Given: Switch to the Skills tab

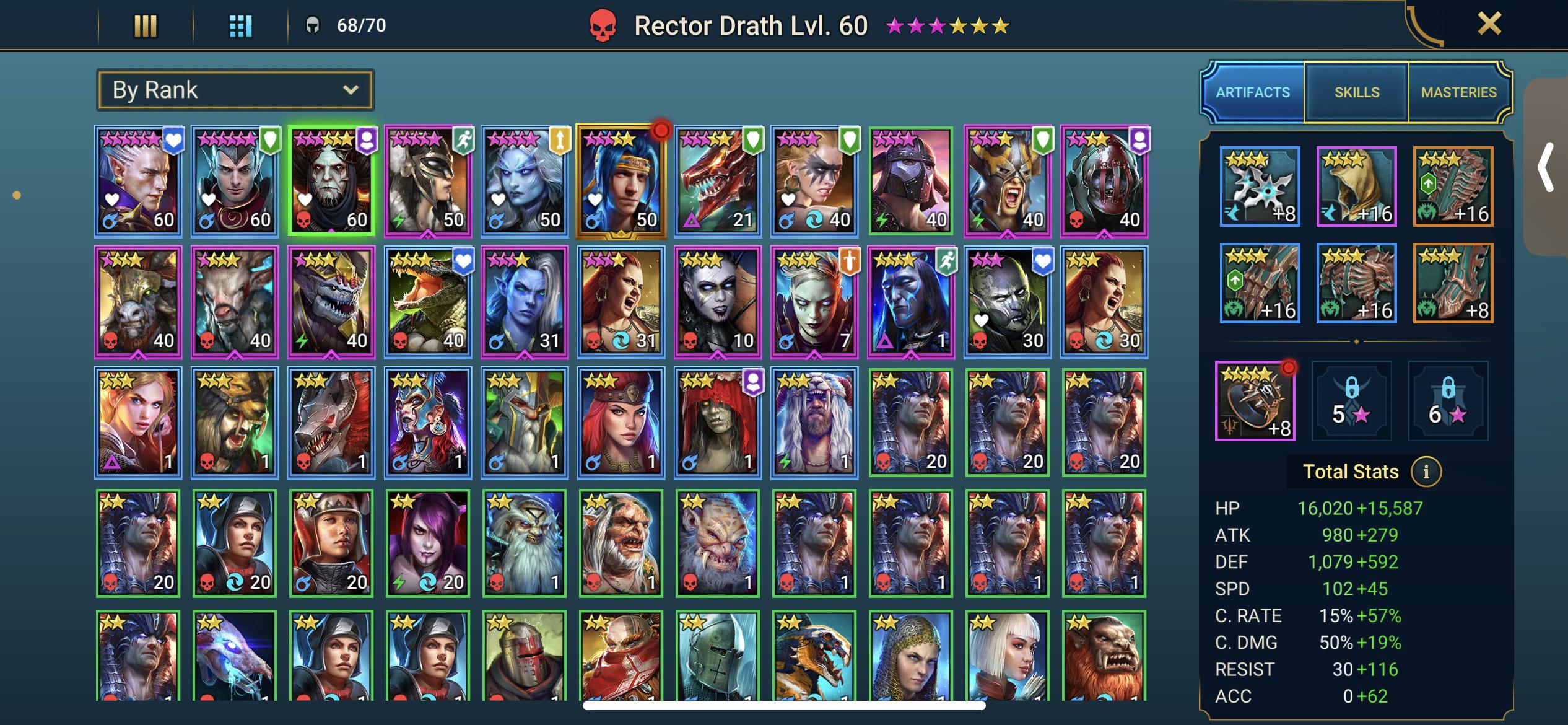Looking at the screenshot, I should pos(1356,92).
